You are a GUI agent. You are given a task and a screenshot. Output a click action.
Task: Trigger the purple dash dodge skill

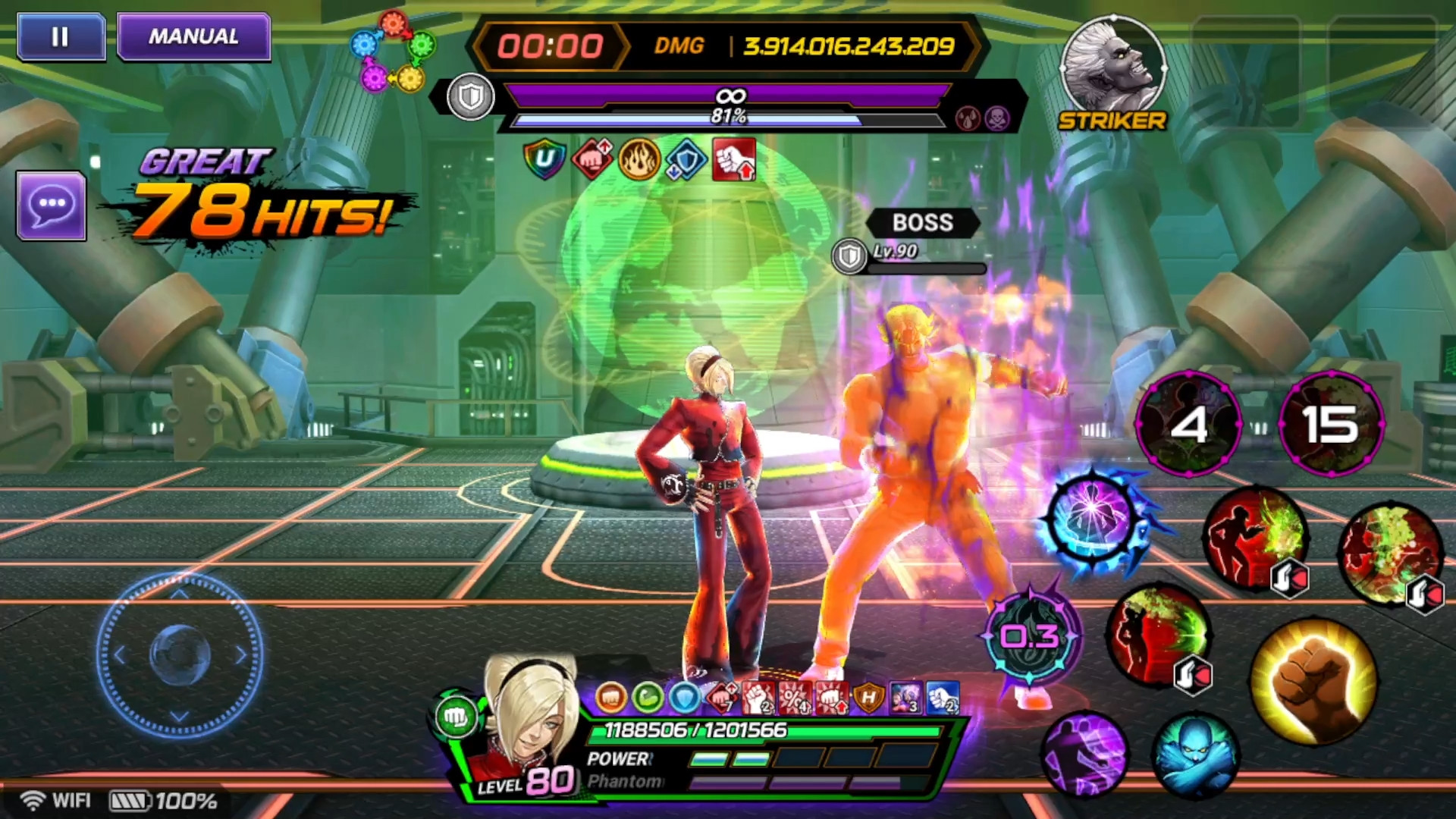pos(1084,755)
